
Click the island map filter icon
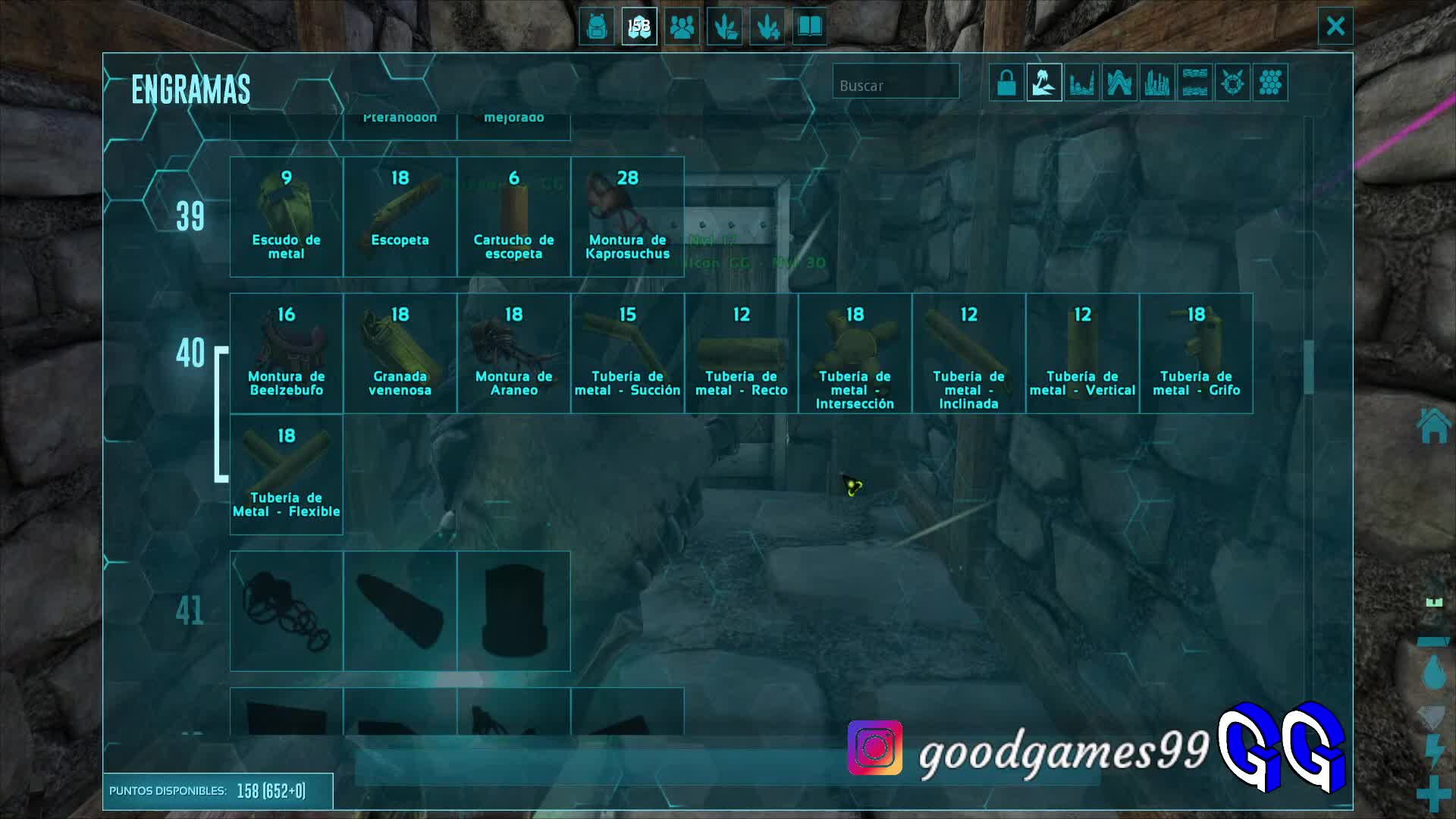tap(1043, 82)
